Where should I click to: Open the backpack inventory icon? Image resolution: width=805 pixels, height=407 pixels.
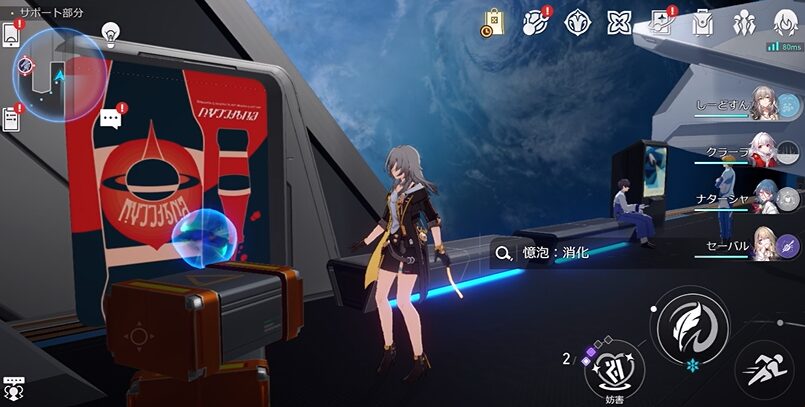[x=703, y=22]
